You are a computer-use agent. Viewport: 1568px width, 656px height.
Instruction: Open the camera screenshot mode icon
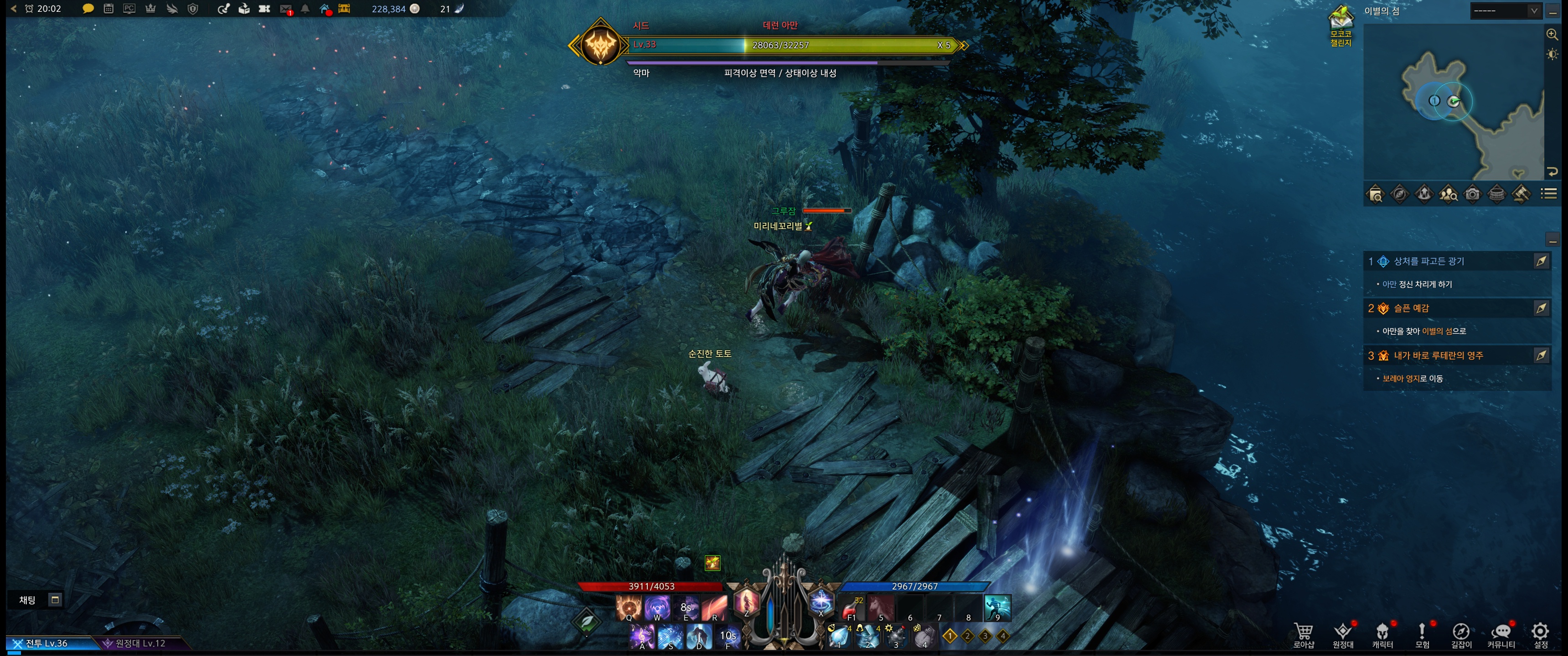pos(1472,194)
